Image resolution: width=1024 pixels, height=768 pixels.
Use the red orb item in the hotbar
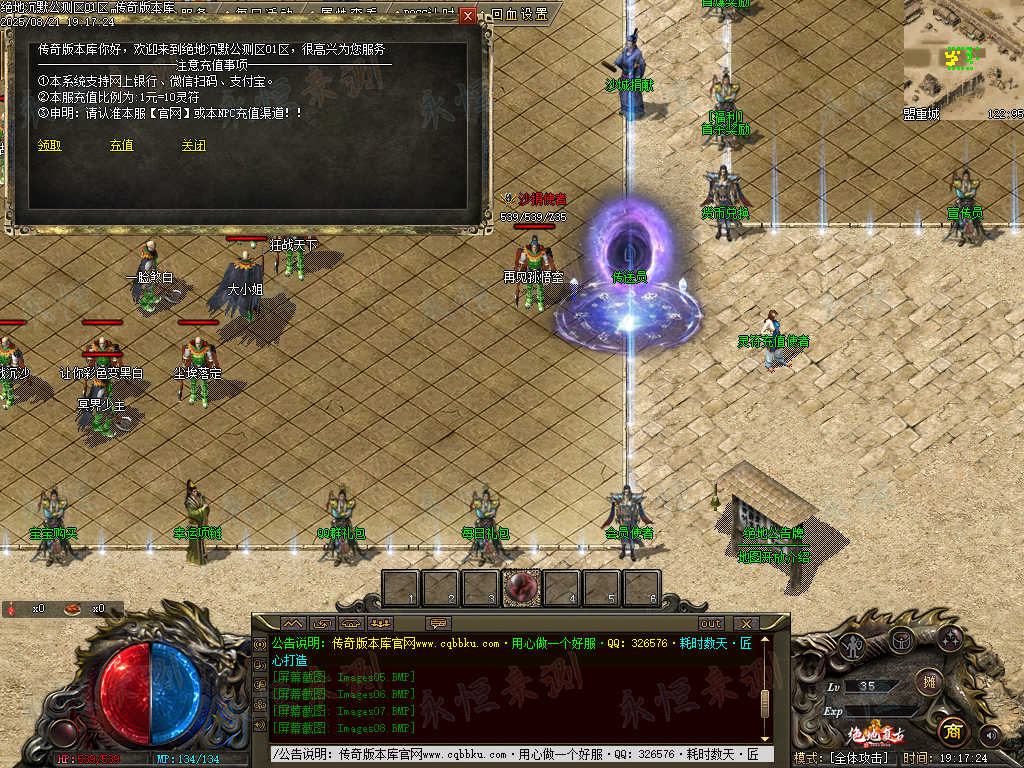[x=521, y=588]
